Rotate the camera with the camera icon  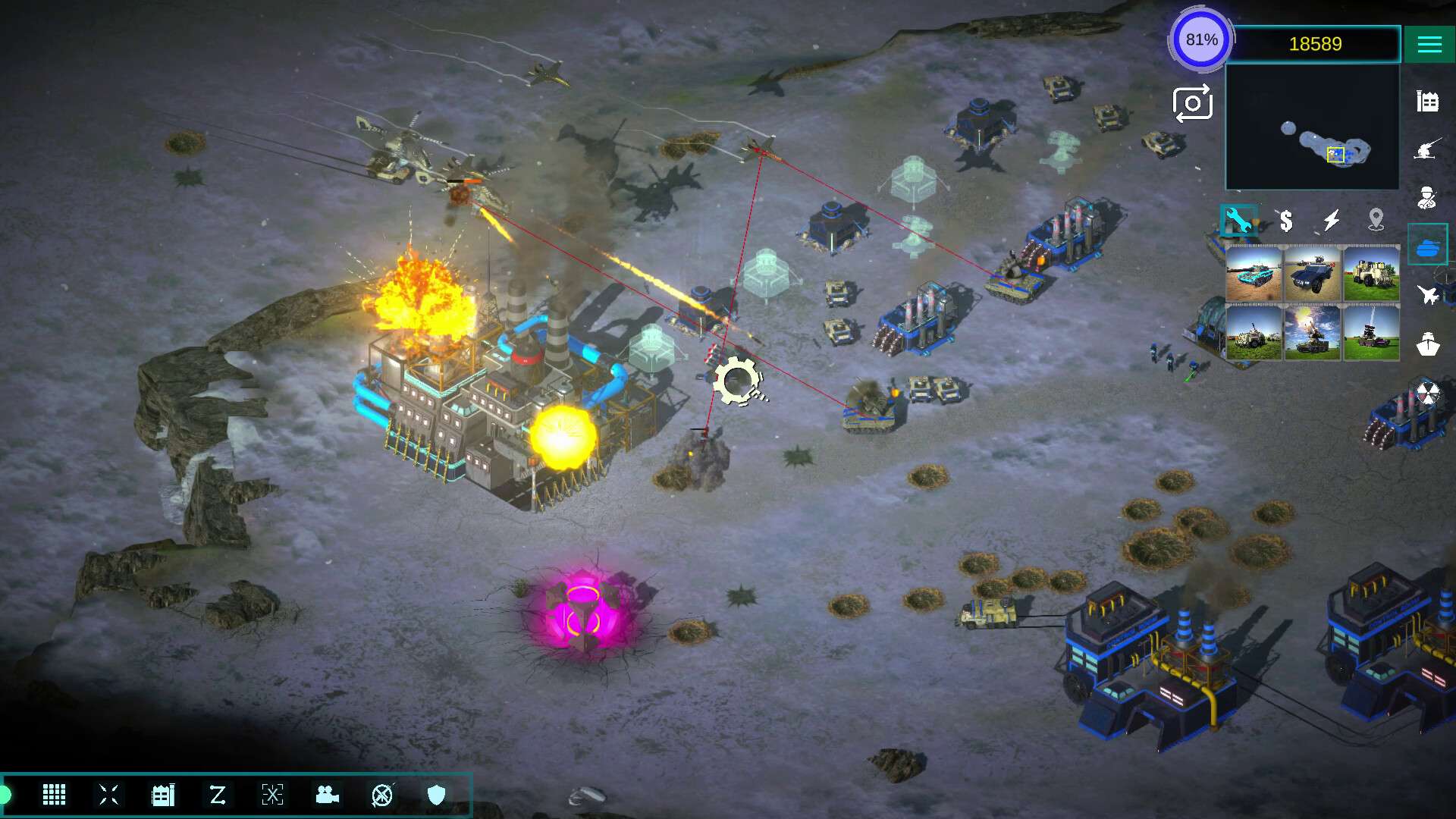tap(1192, 104)
